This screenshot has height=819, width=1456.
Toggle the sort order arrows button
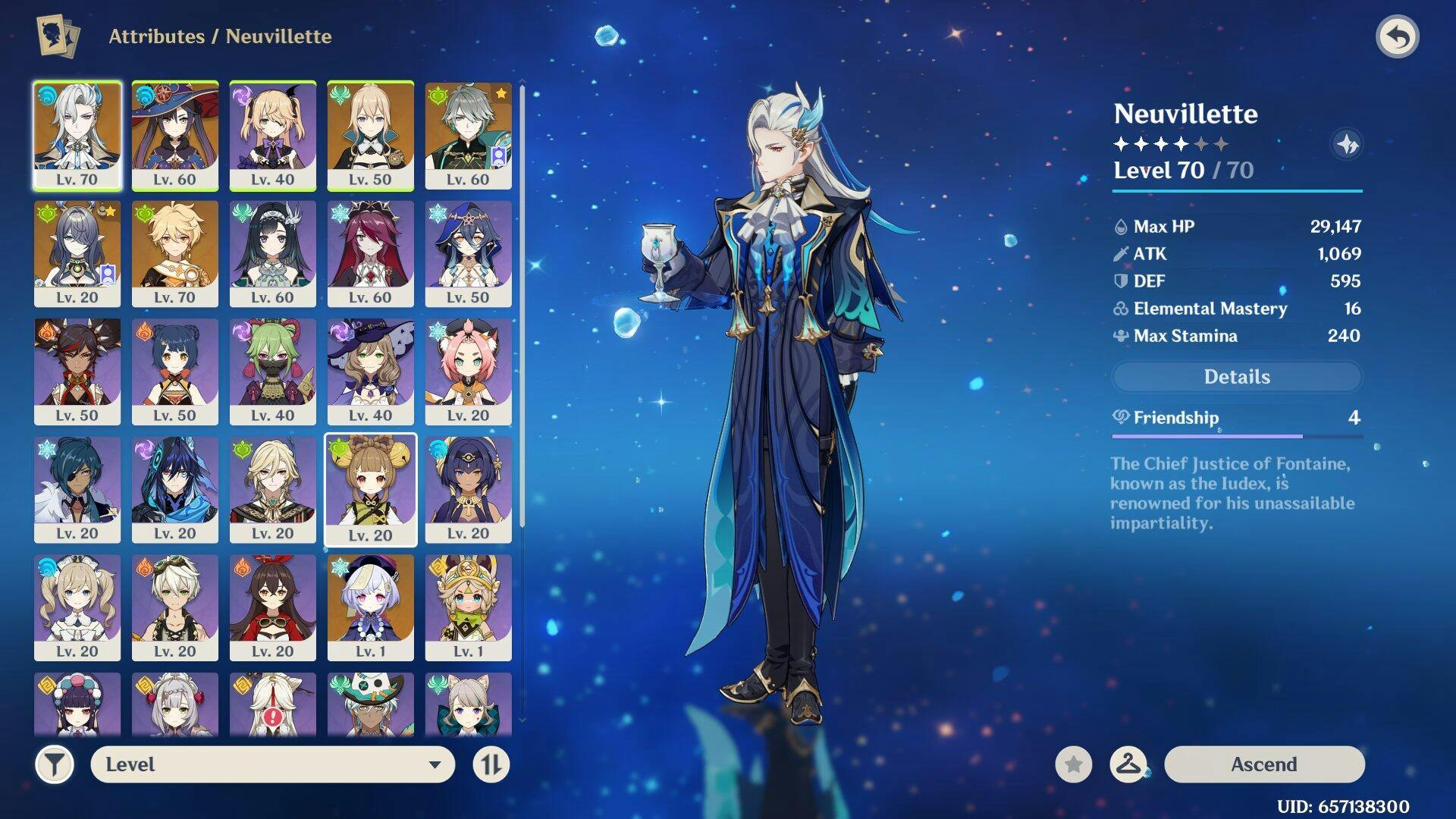point(491,764)
